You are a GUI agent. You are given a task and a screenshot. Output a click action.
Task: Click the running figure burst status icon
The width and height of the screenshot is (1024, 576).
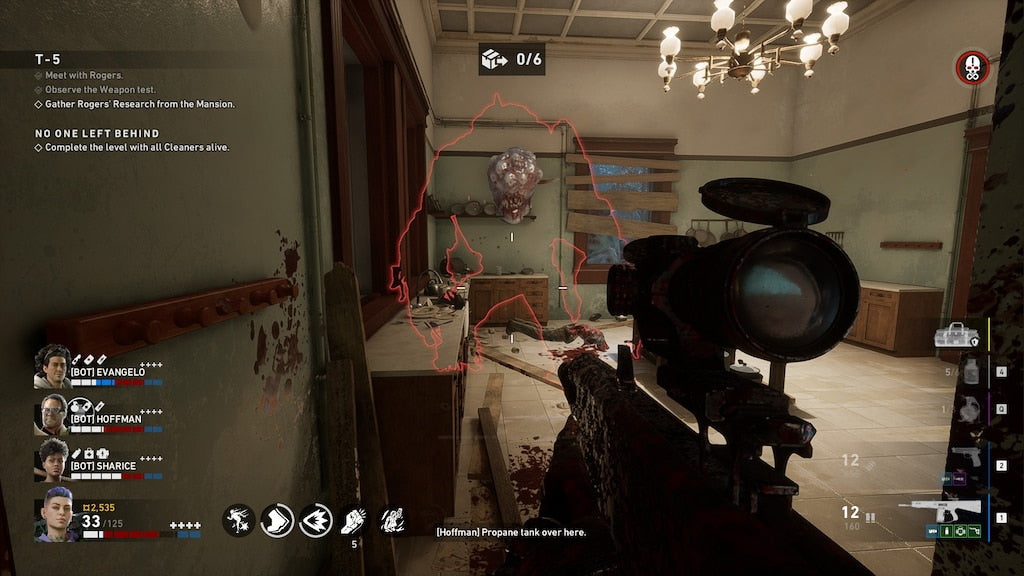(238, 520)
